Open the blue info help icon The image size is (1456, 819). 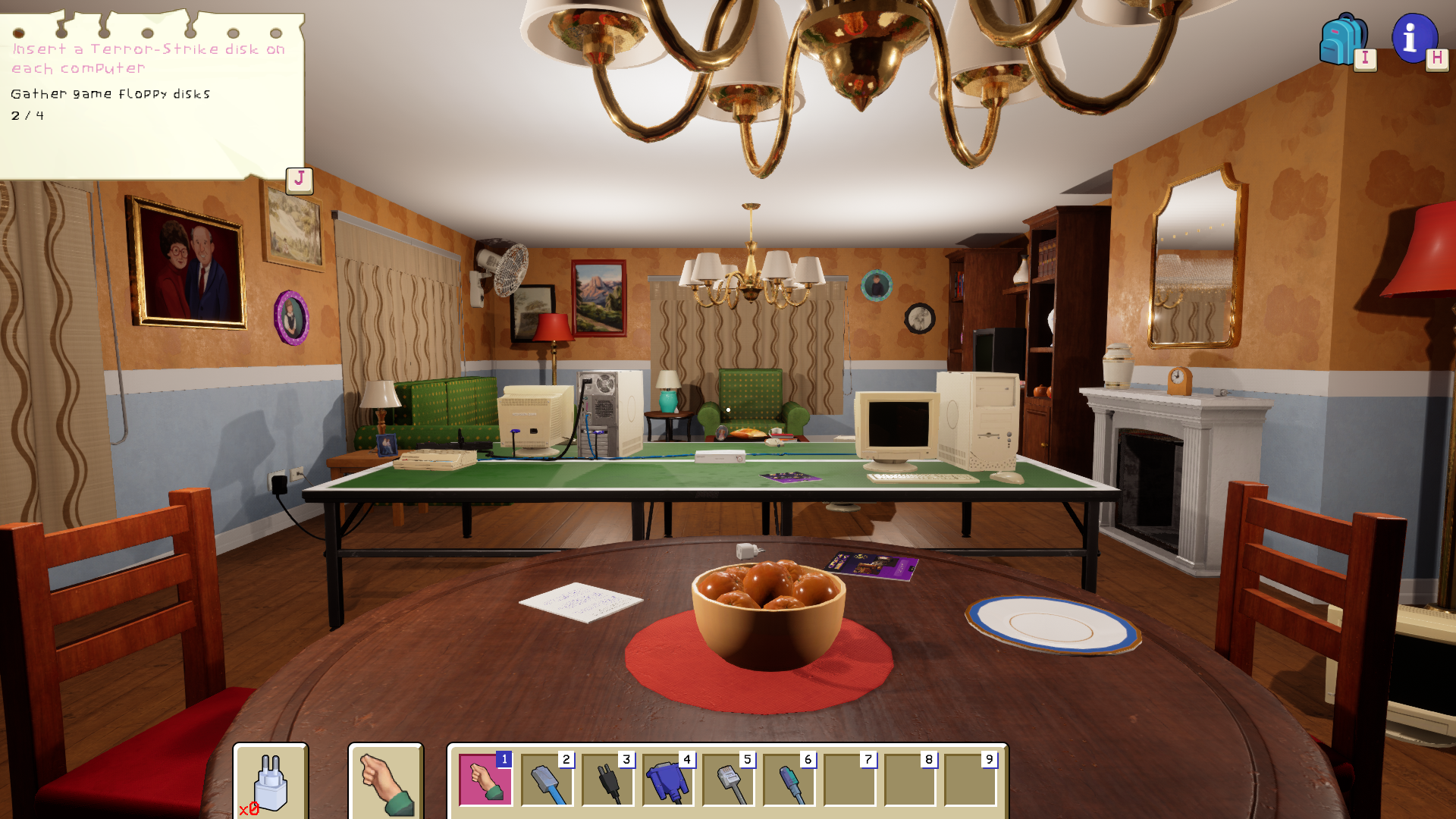point(1414,38)
